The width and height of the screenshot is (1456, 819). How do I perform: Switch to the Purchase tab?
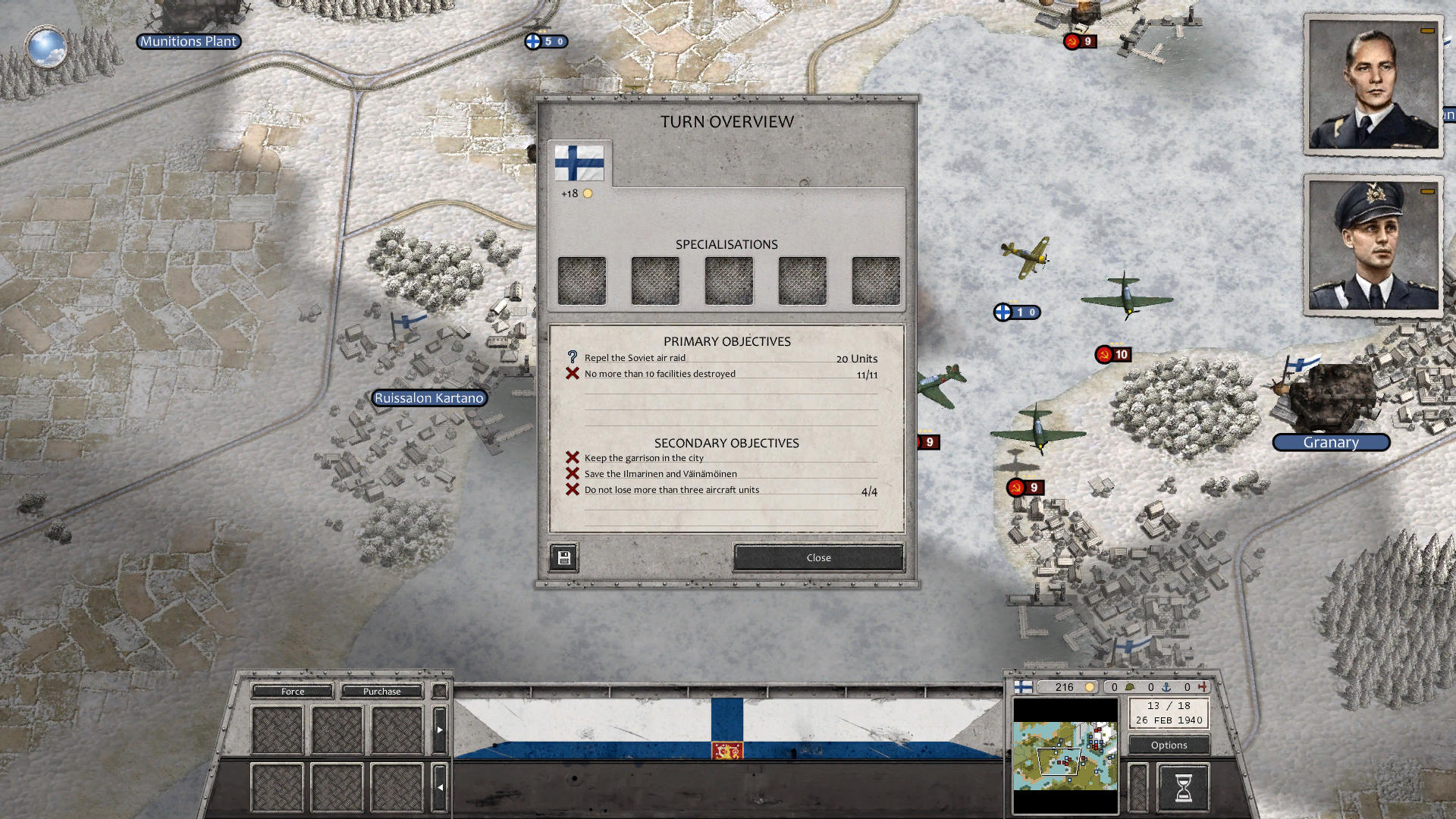(381, 691)
